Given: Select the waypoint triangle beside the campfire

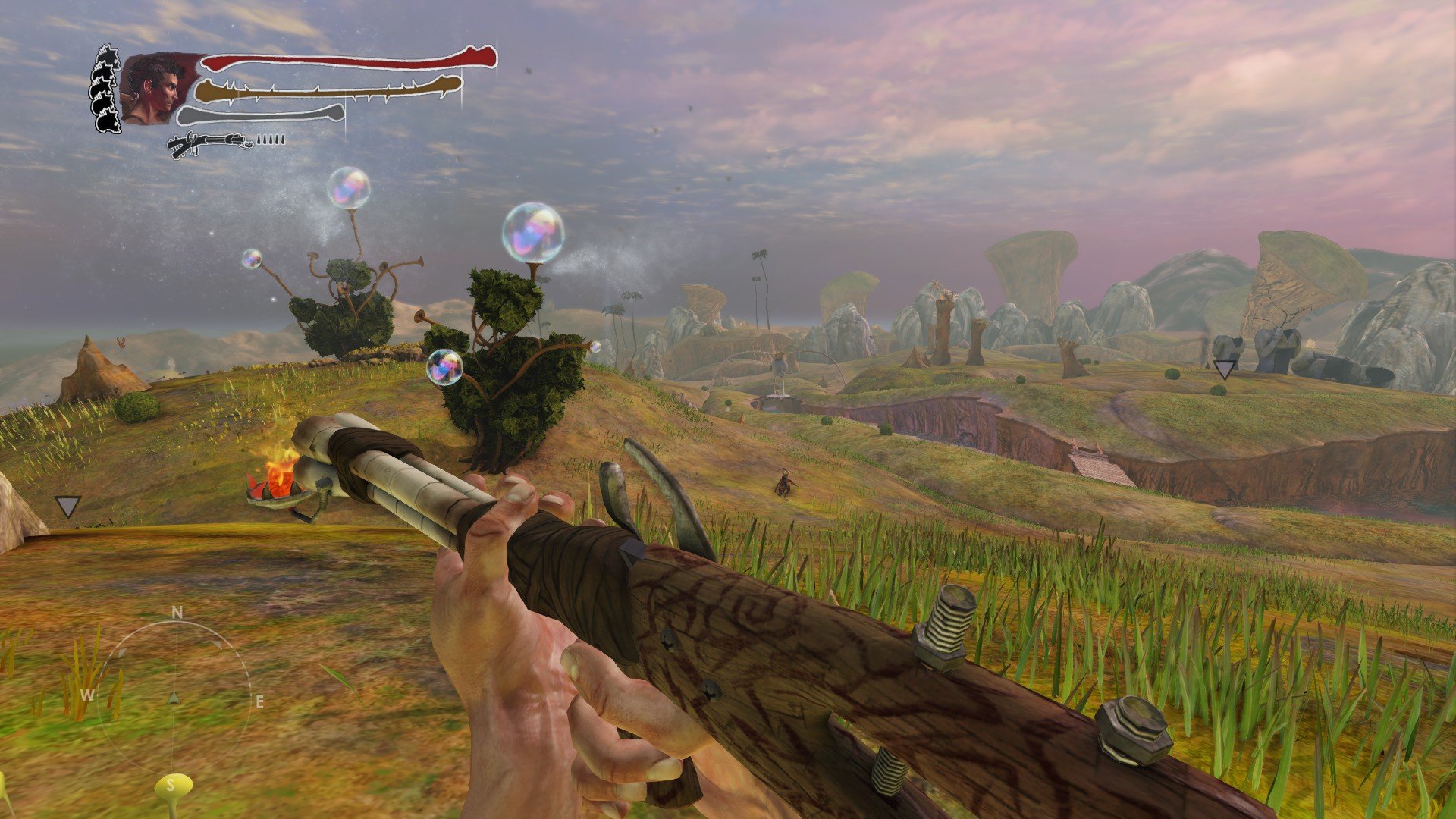Looking at the screenshot, I should point(67,506).
